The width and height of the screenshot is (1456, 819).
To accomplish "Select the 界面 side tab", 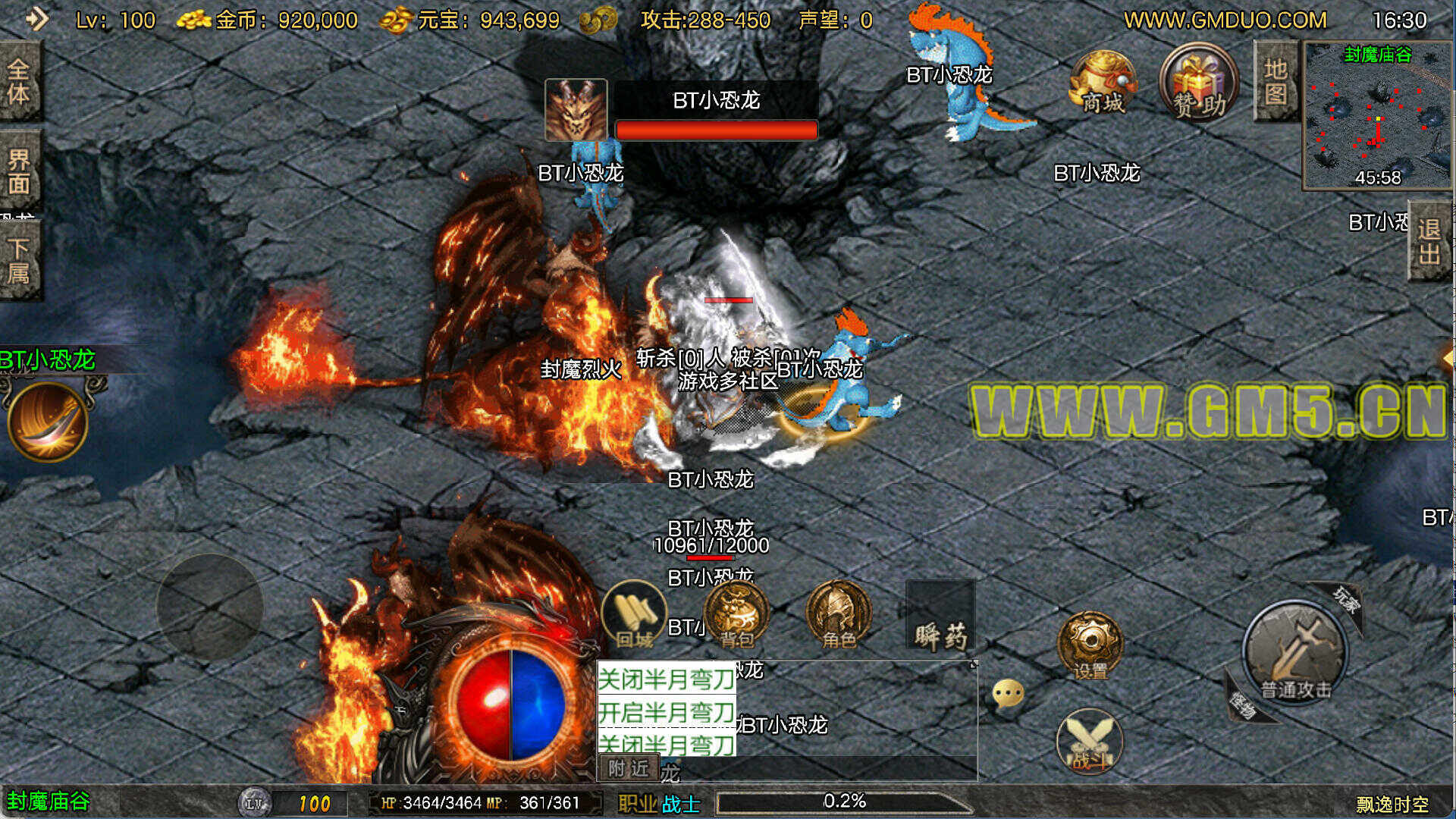I will coord(19,171).
